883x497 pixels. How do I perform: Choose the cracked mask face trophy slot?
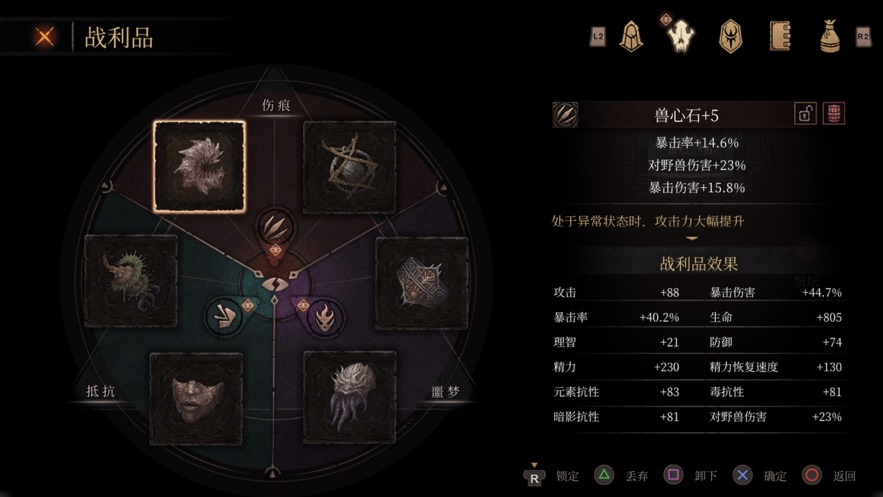[196, 398]
